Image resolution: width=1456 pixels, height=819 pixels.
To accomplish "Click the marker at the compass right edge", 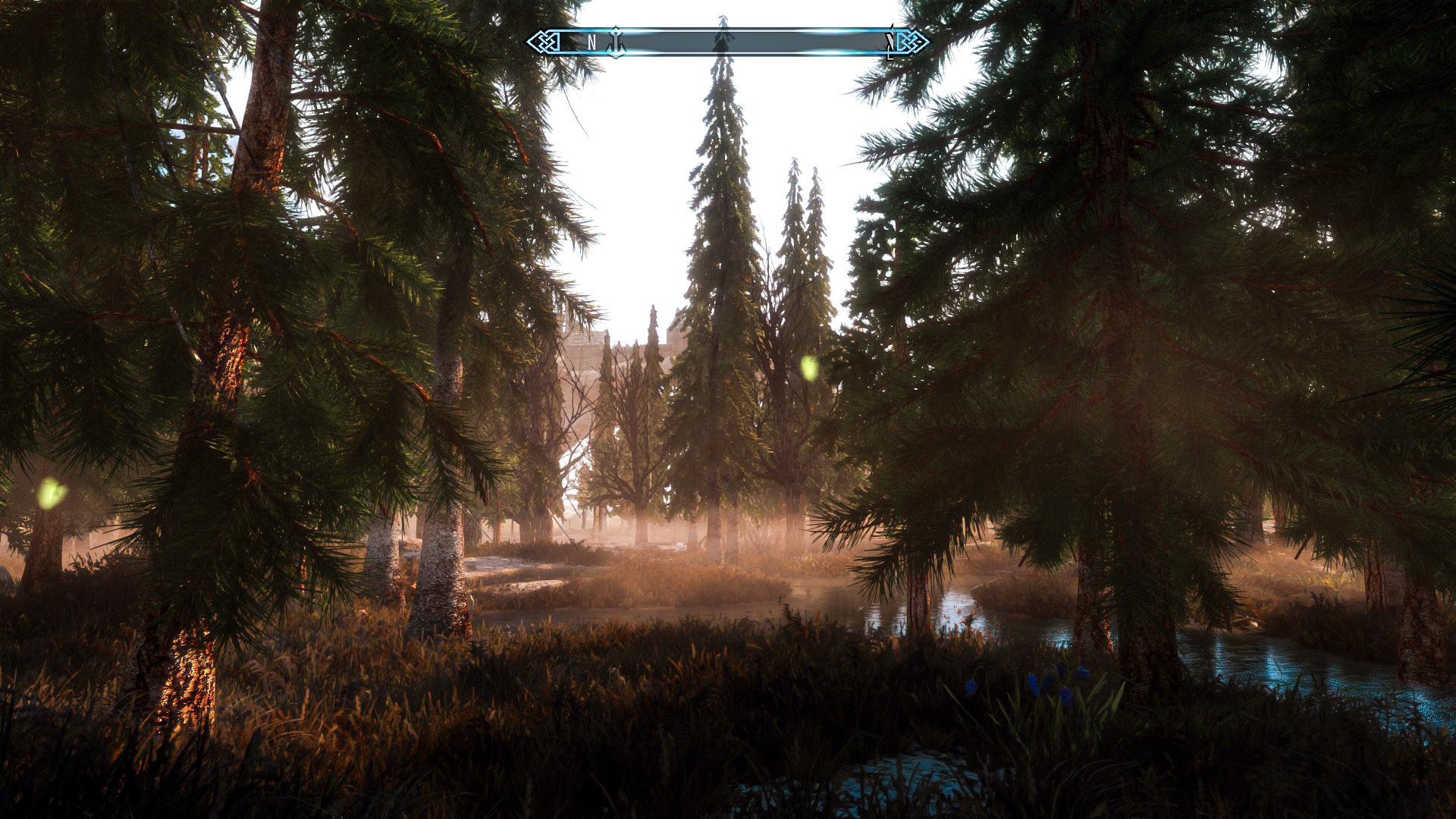I will point(889,42).
